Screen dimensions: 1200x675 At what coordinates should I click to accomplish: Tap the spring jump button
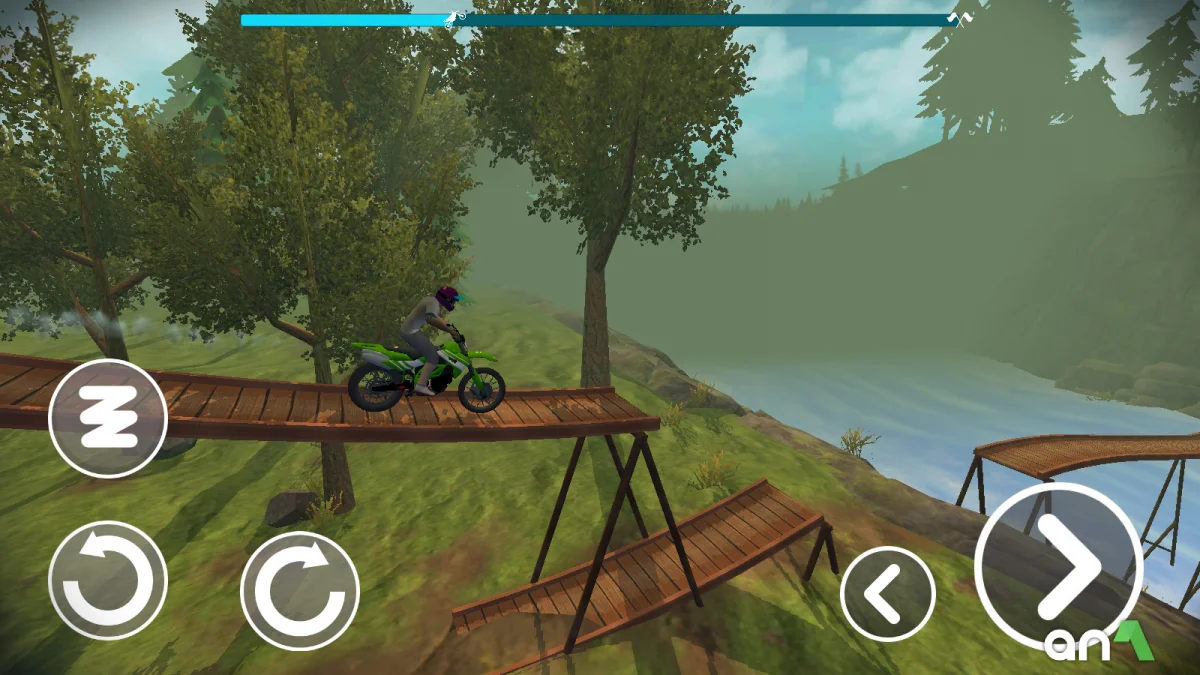pyautogui.click(x=107, y=418)
